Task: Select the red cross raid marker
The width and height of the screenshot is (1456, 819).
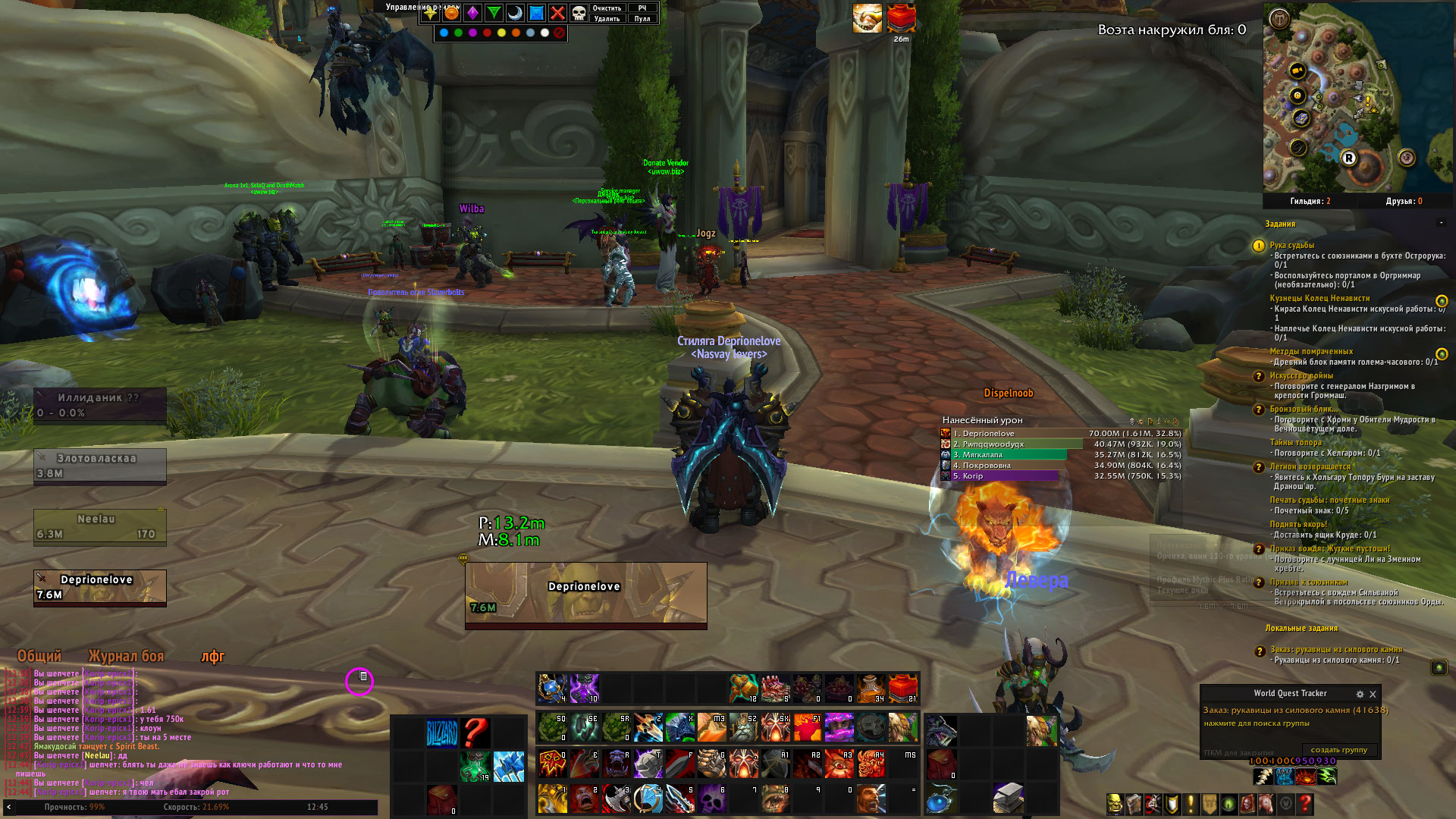Action: (557, 13)
